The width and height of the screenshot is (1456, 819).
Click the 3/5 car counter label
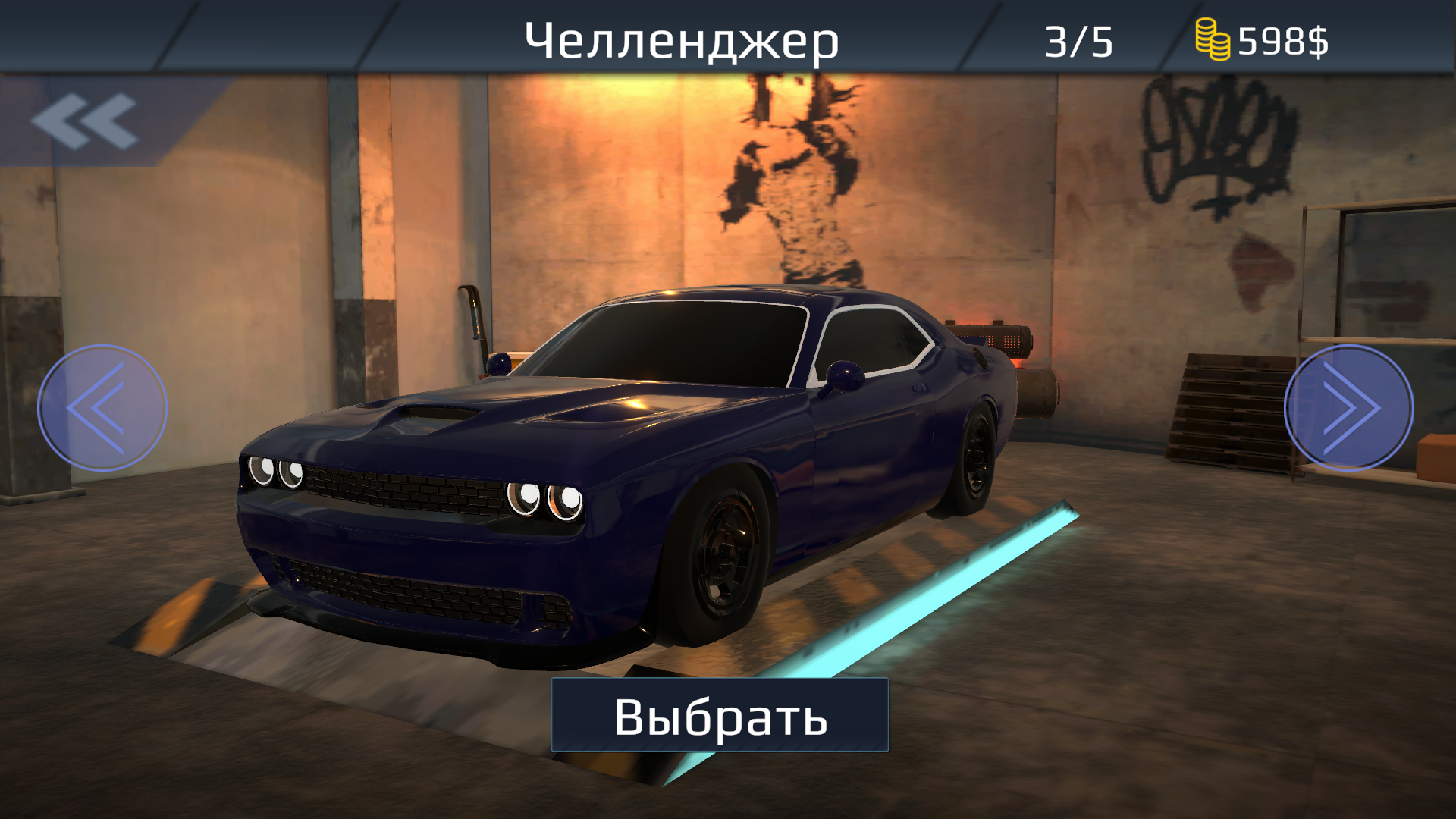pos(1078,39)
